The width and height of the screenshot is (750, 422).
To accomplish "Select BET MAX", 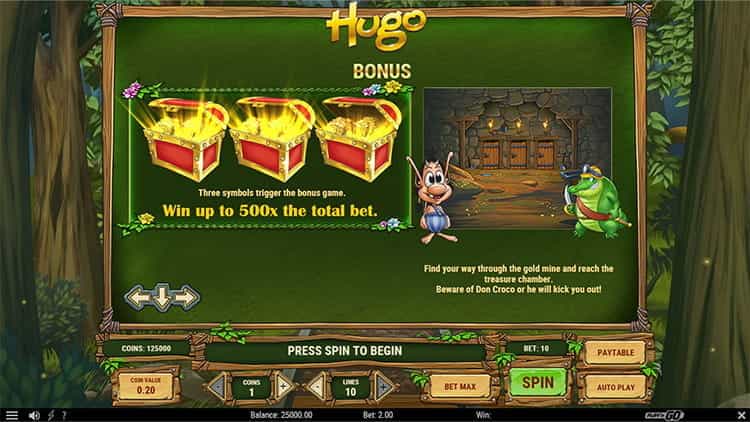I will coord(460,384).
